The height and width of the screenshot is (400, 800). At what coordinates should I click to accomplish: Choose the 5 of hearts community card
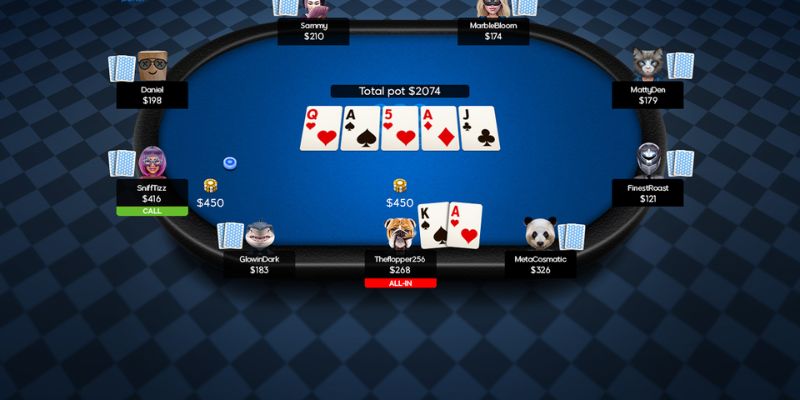(x=399, y=128)
